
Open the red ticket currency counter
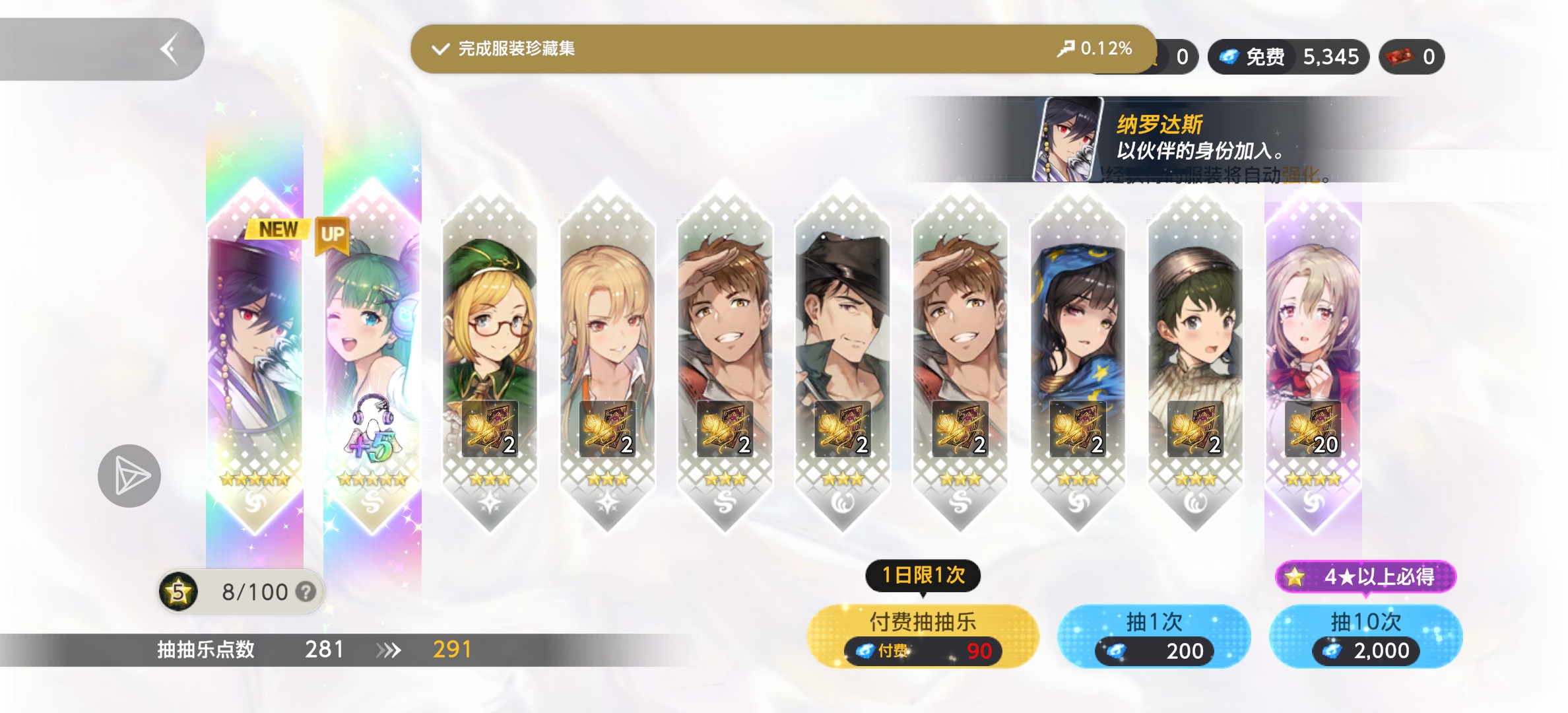coord(1411,57)
